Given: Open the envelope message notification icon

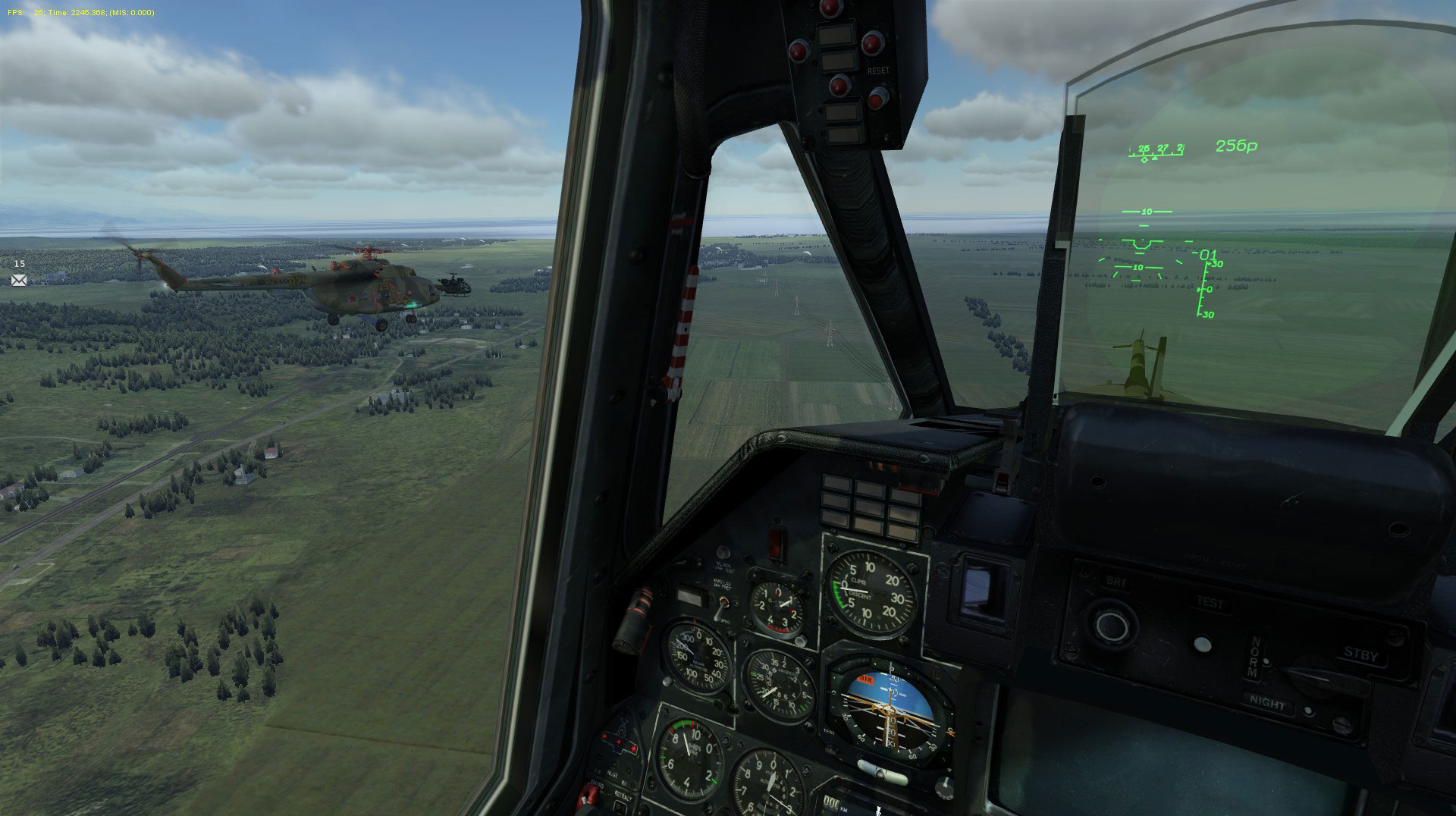Looking at the screenshot, I should coord(19,281).
